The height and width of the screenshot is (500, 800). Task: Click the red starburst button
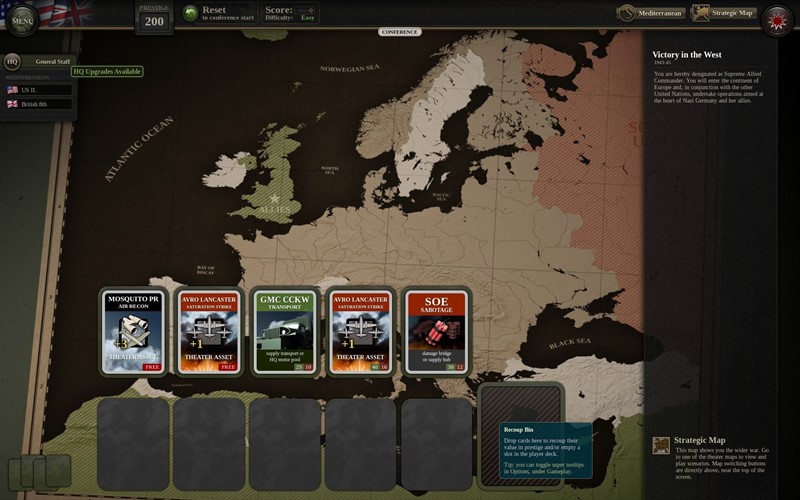(x=775, y=19)
